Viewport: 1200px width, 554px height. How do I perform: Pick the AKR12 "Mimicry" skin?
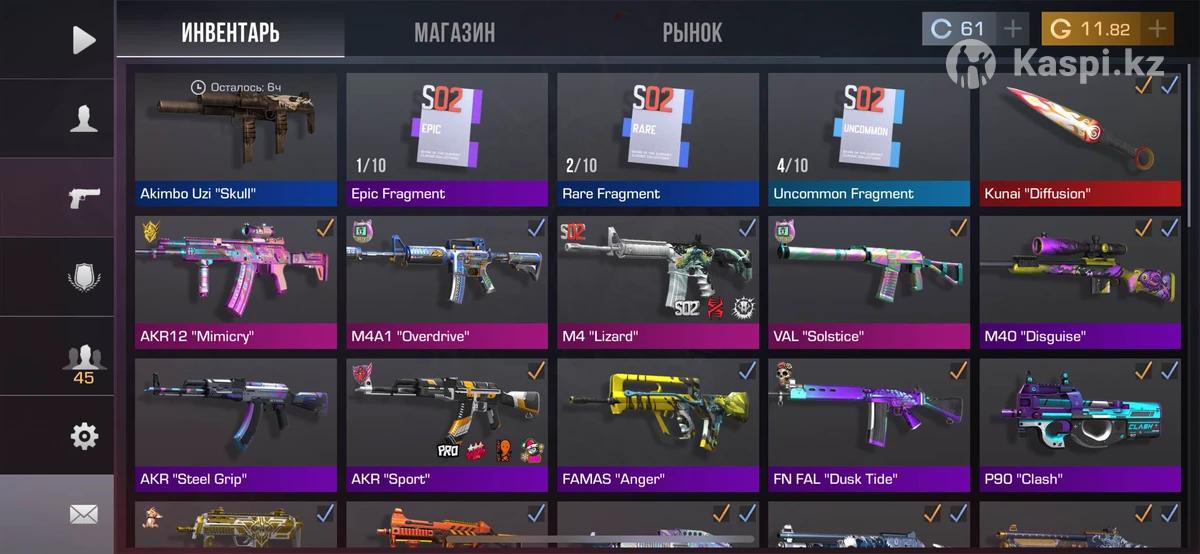click(236, 280)
